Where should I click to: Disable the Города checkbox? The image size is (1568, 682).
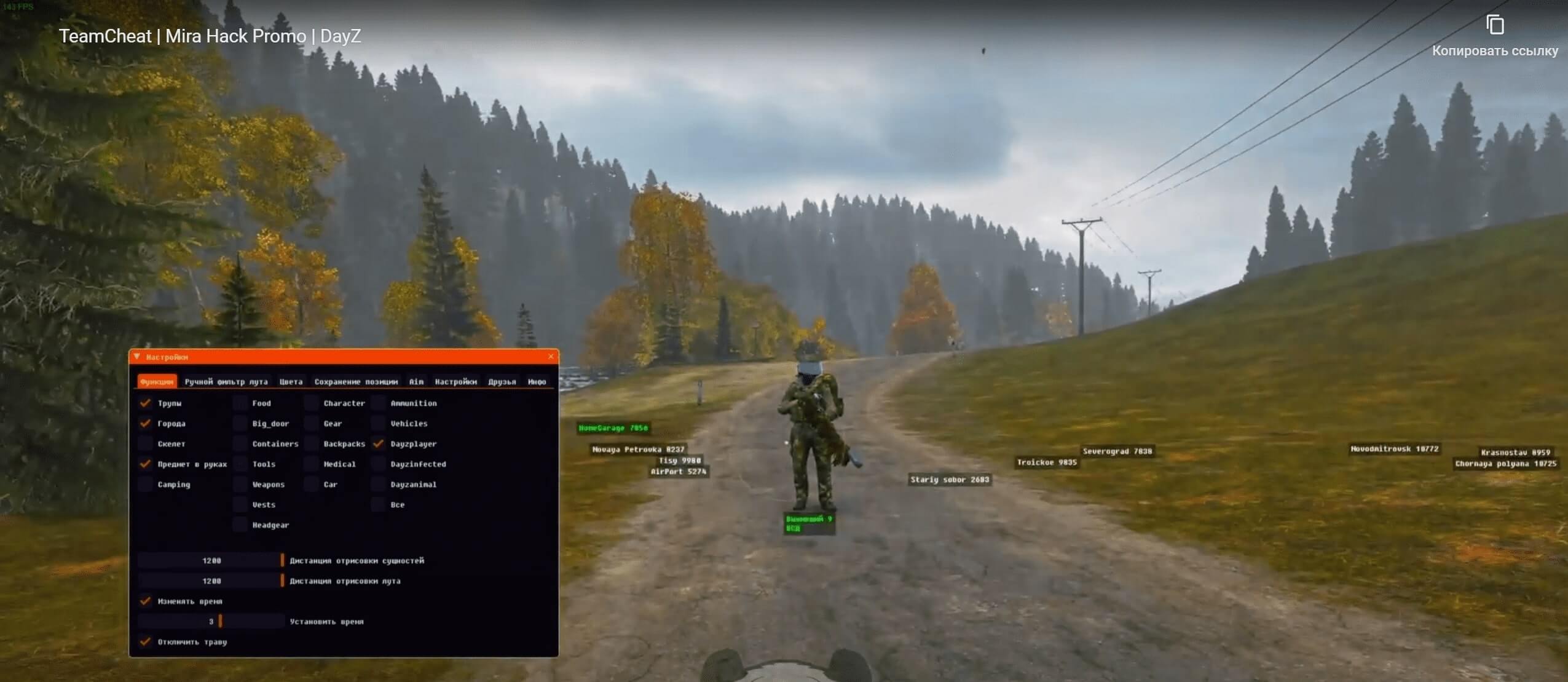(x=146, y=424)
